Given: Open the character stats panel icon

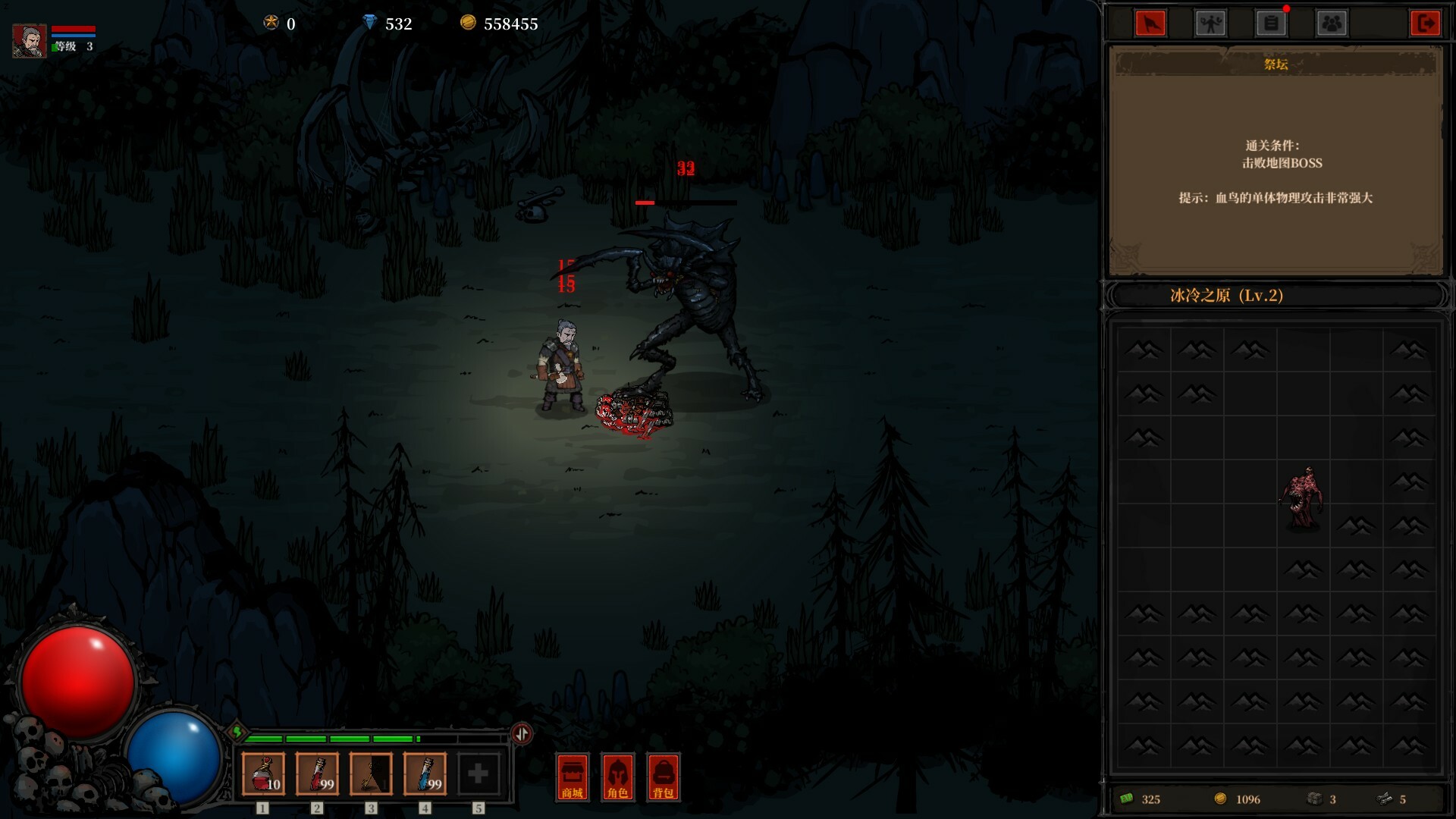Looking at the screenshot, I should click(1211, 23).
